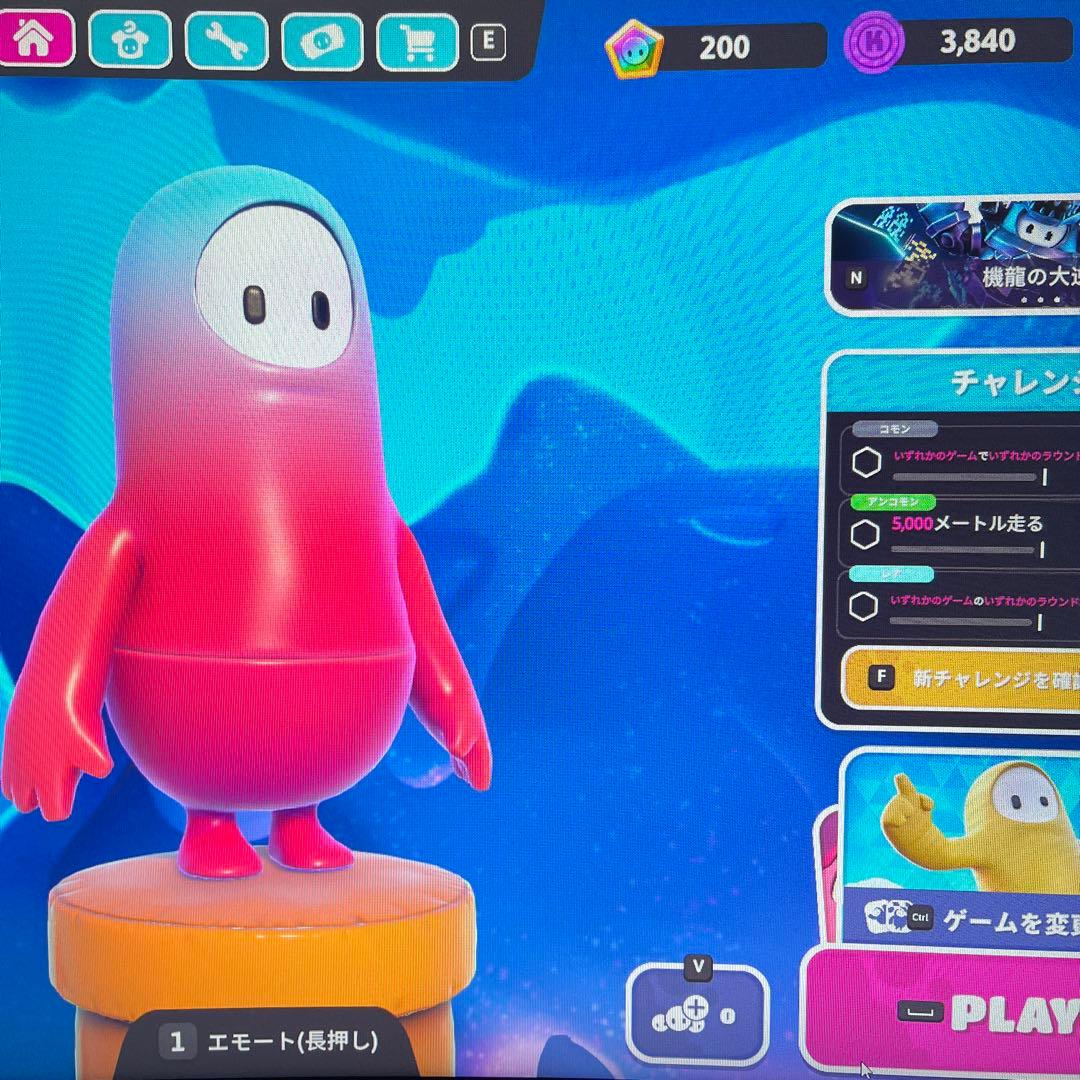
Task: Open the wrench settings tab
Action: [x=226, y=41]
